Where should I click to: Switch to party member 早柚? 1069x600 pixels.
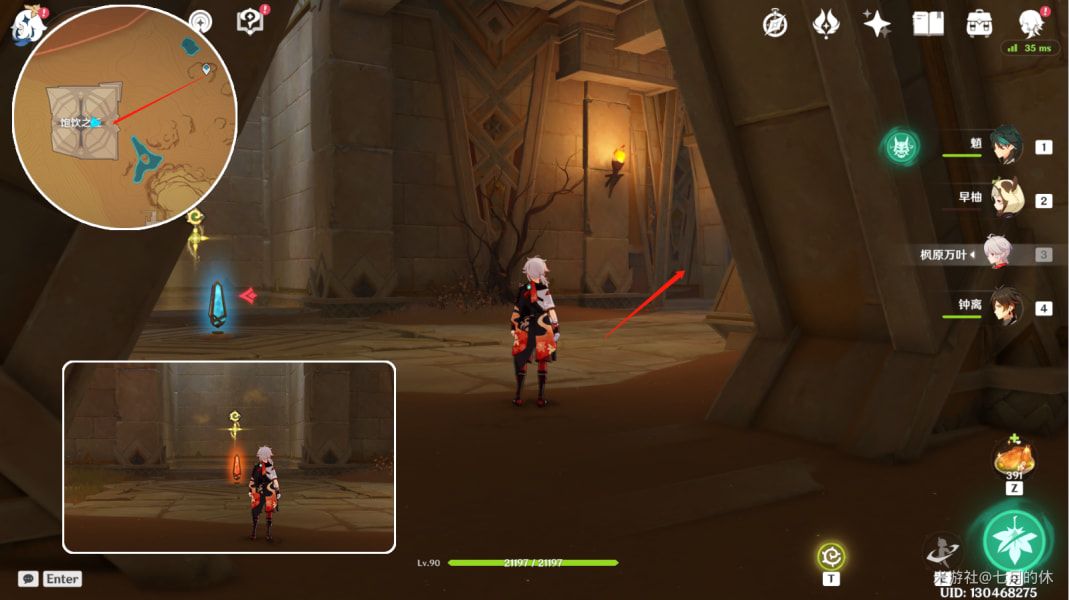(1005, 199)
